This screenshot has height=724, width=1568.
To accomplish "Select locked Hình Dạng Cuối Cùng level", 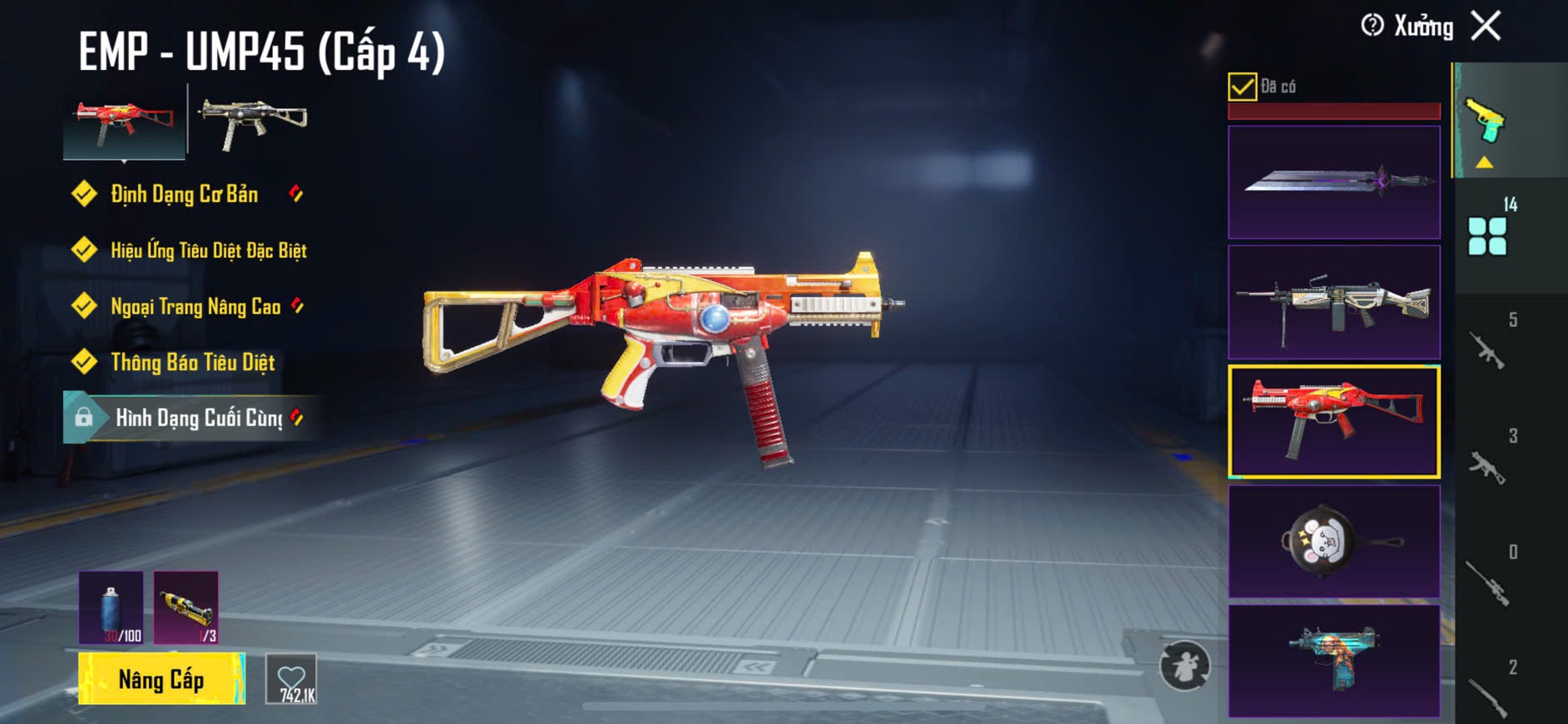I will 198,418.
